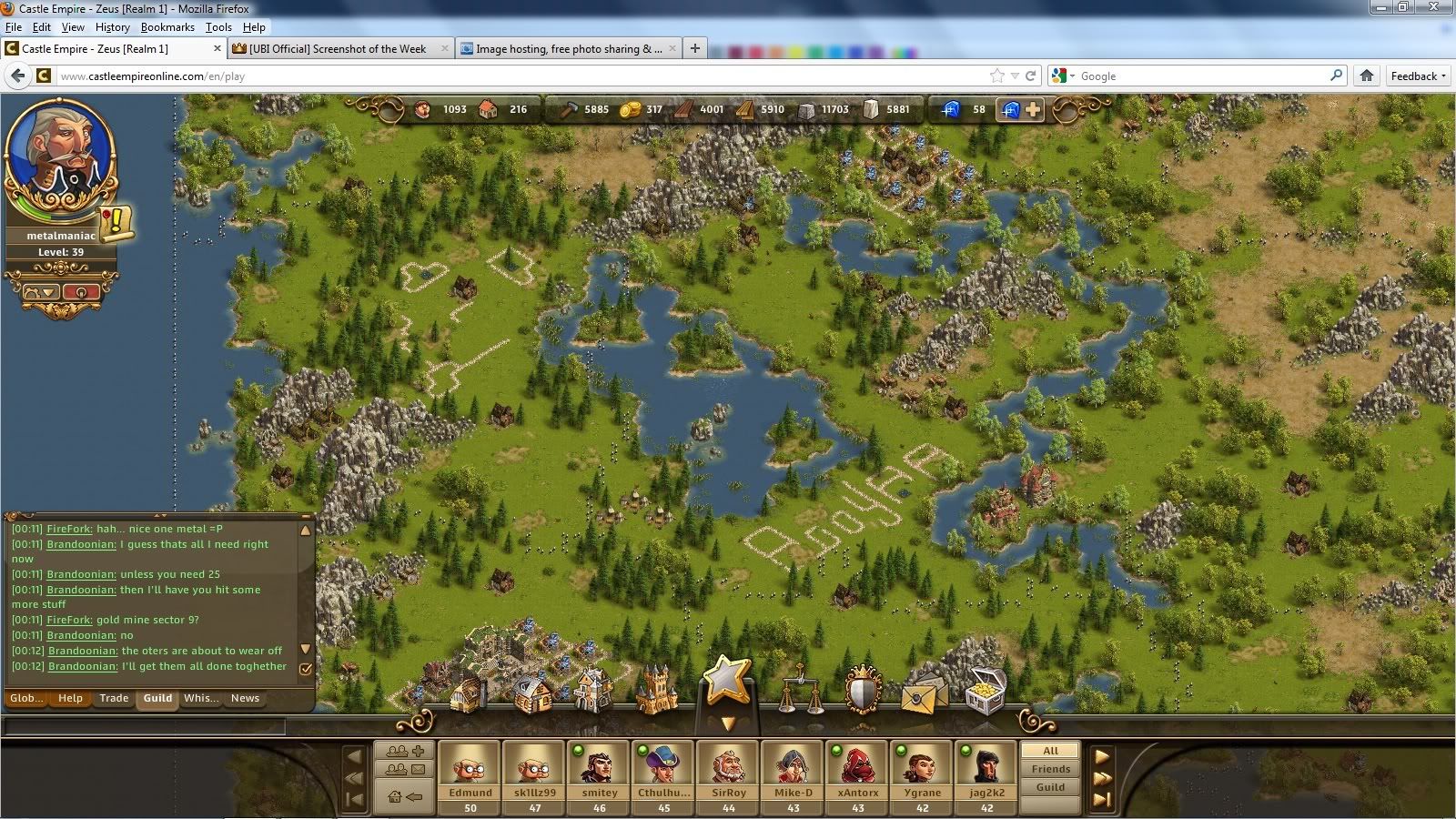Buy more gems with the plus button

(1033, 109)
